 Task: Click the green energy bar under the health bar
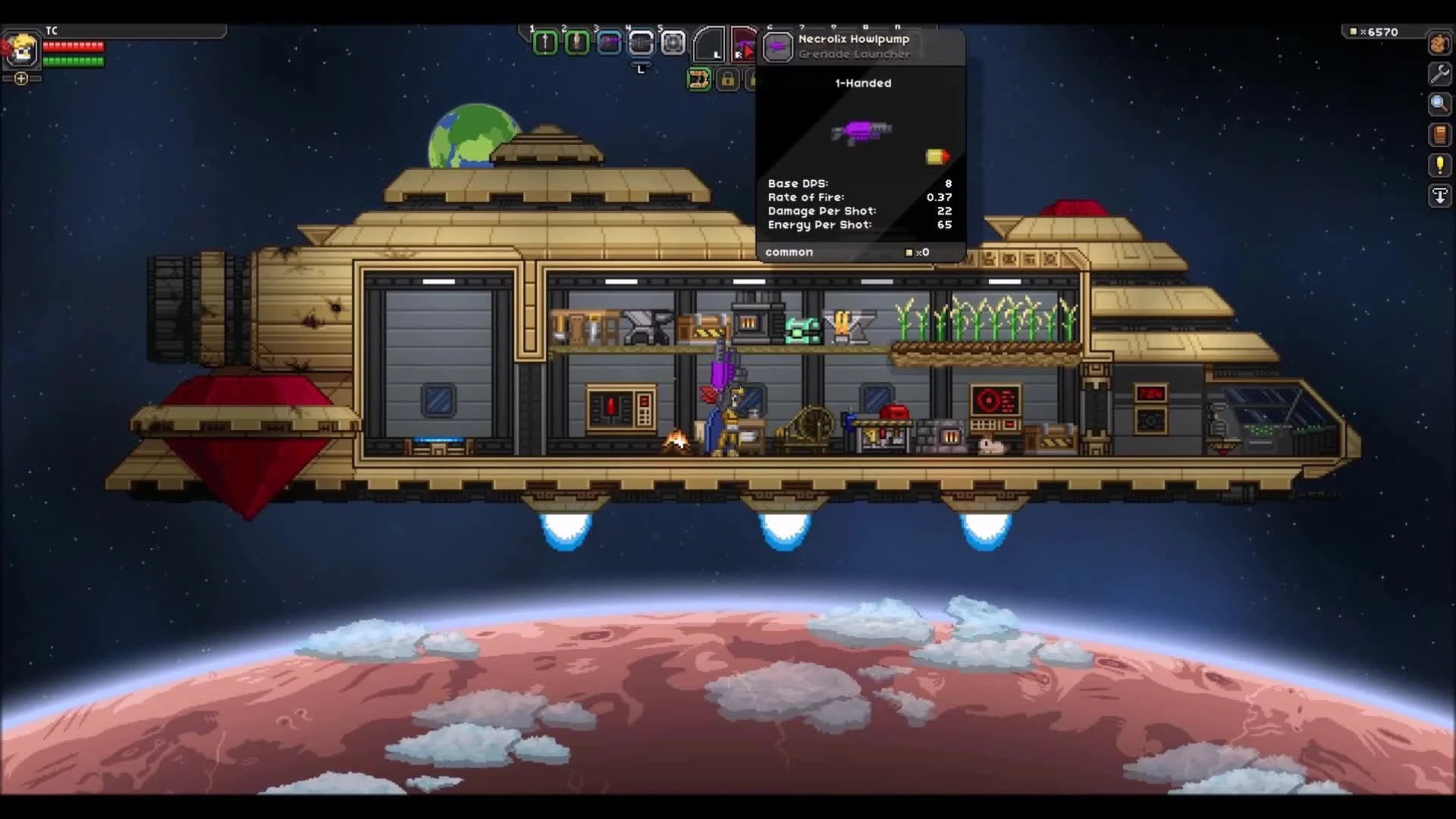pyautogui.click(x=73, y=61)
